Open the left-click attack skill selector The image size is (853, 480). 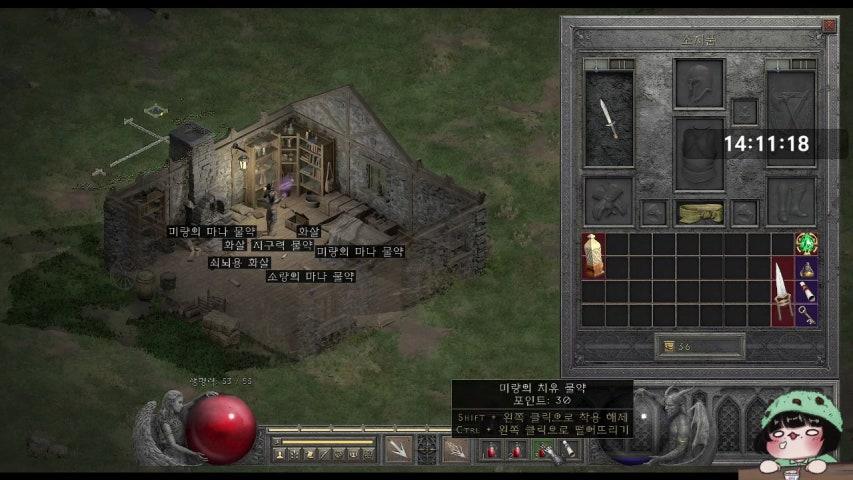pos(399,450)
